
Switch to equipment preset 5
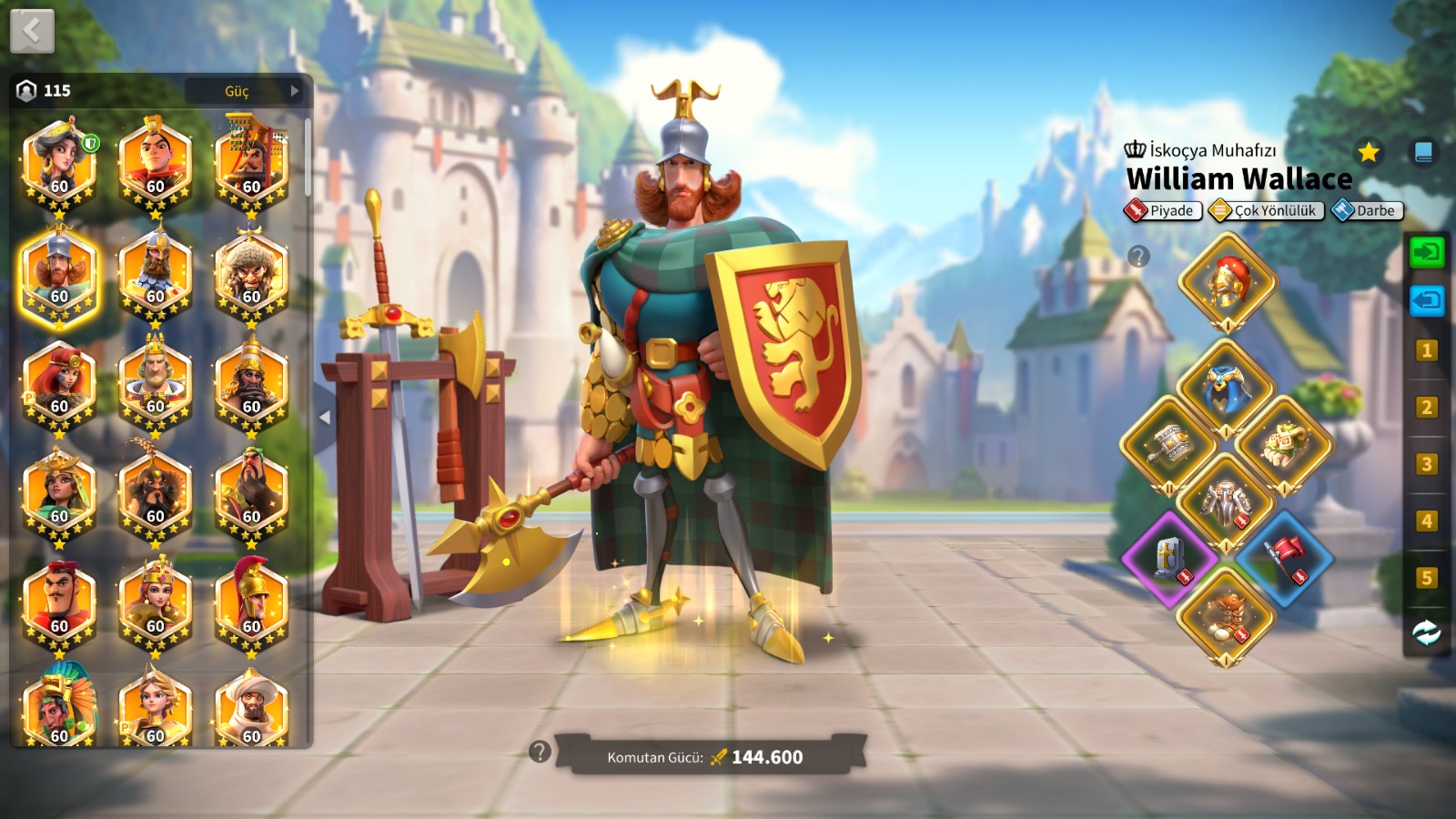(1426, 578)
